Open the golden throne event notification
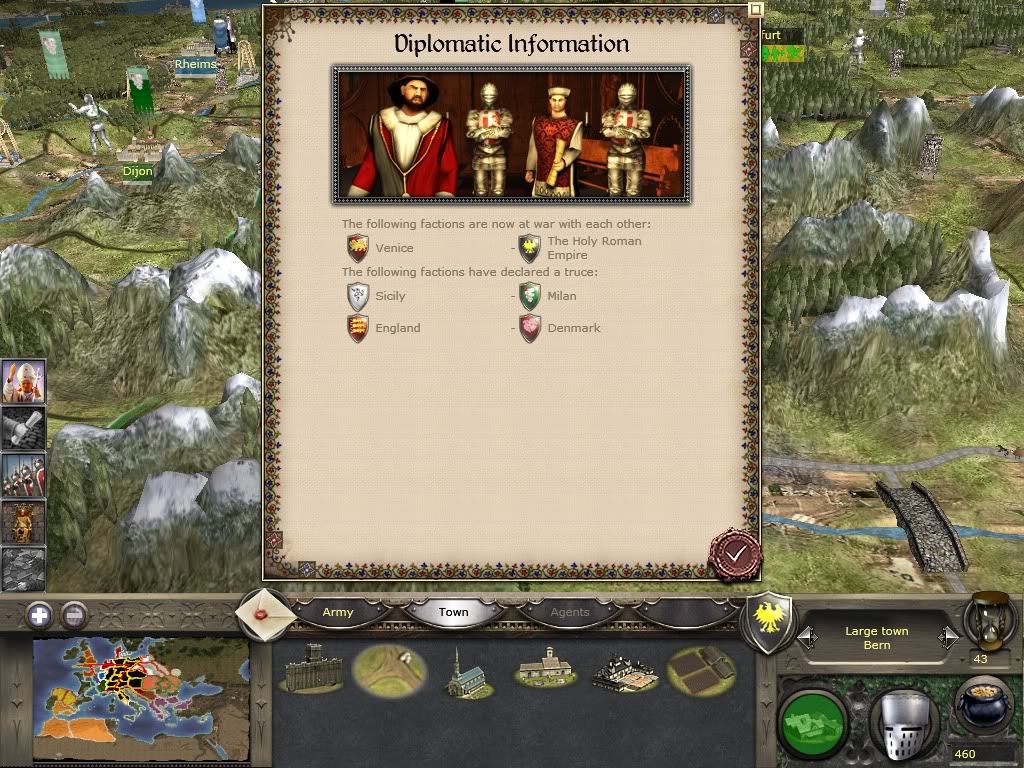Image resolution: width=1024 pixels, height=768 pixels. coord(23,522)
